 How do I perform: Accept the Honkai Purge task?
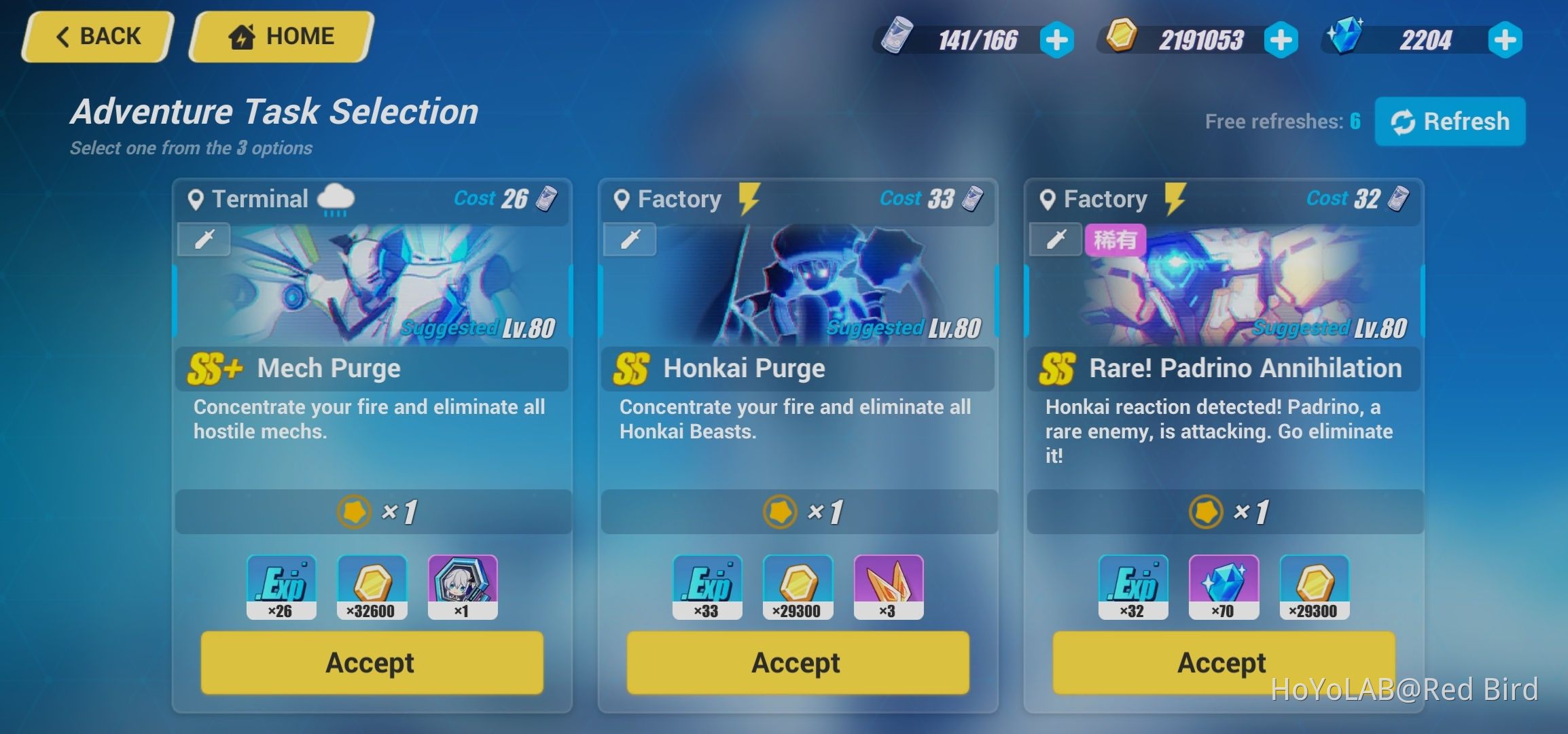coord(798,663)
